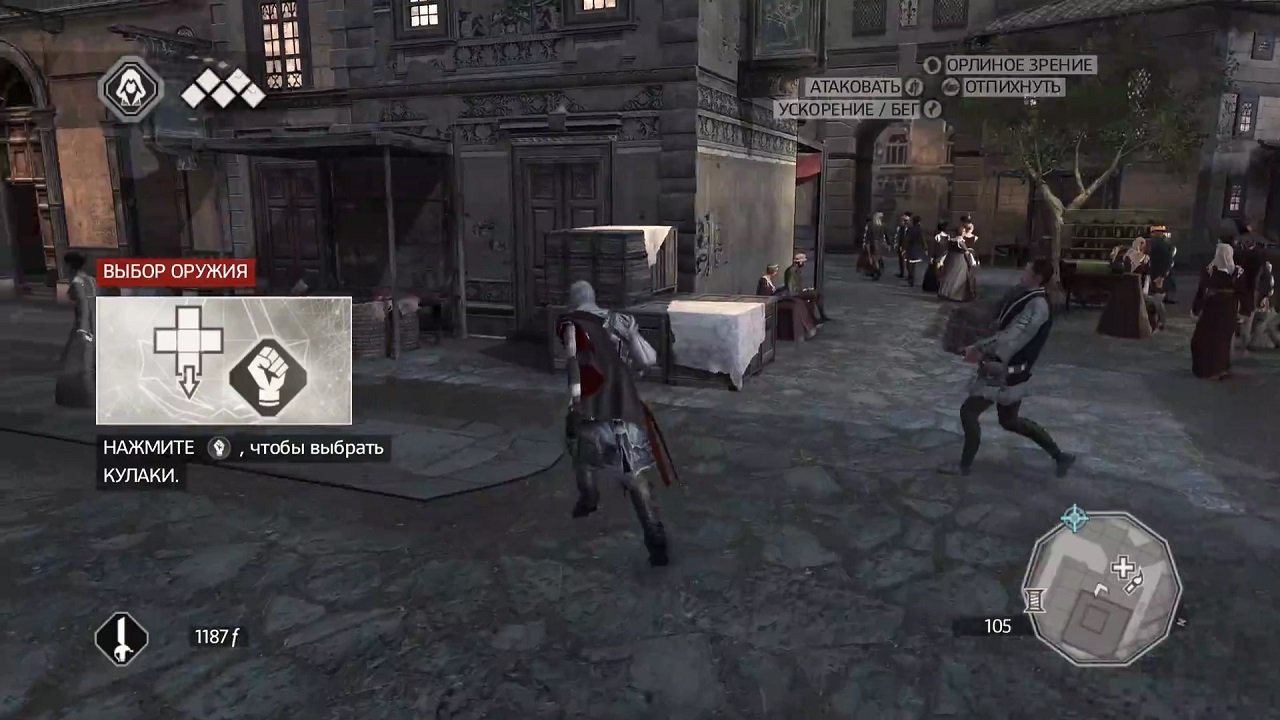Expand the ВЫБОР ОРУЖИЯ weapon panel
The image size is (1280, 720).
pyautogui.click(x=222, y=360)
